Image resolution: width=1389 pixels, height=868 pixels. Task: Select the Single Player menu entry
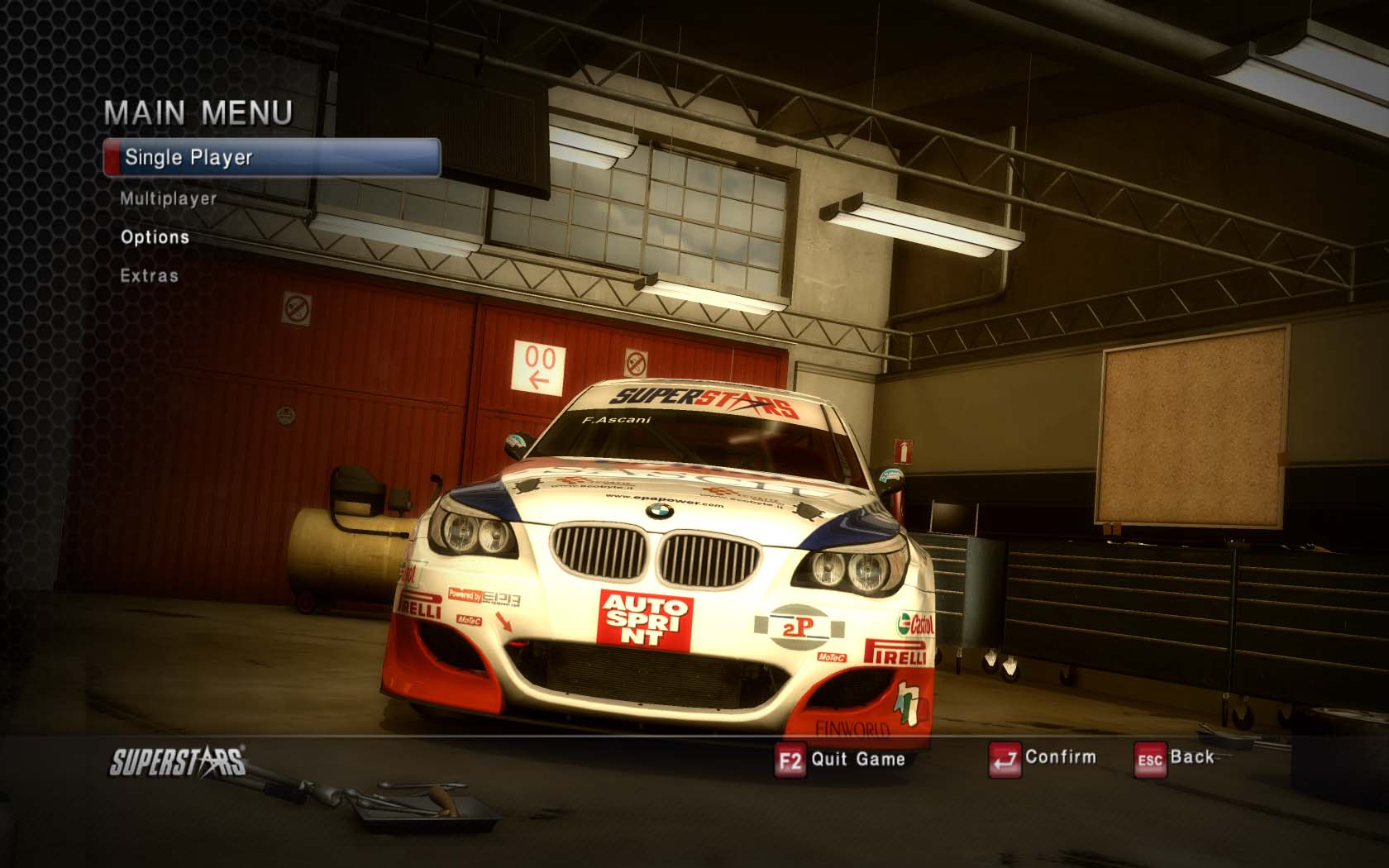(x=271, y=157)
